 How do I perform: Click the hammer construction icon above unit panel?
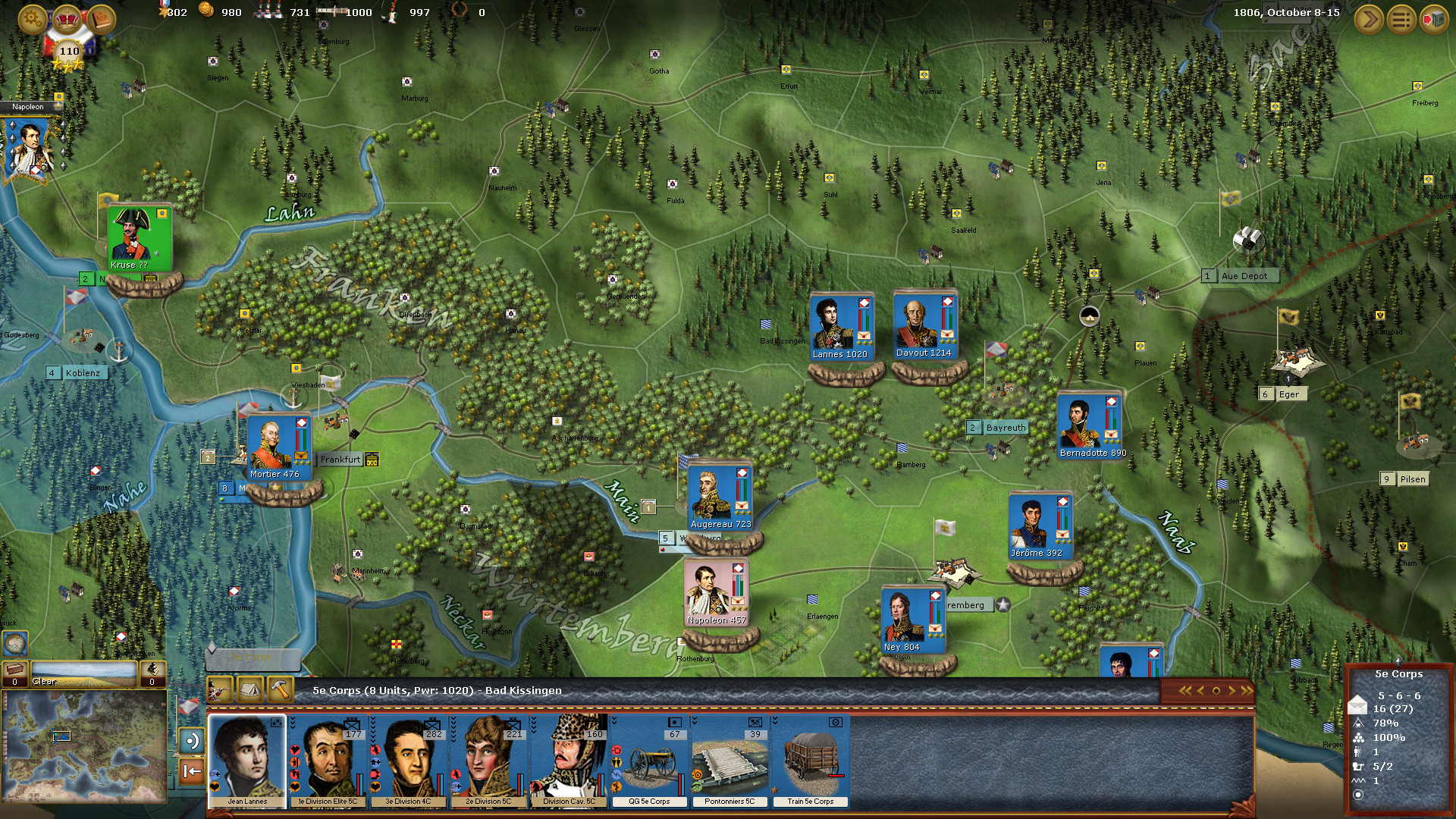coord(280,690)
